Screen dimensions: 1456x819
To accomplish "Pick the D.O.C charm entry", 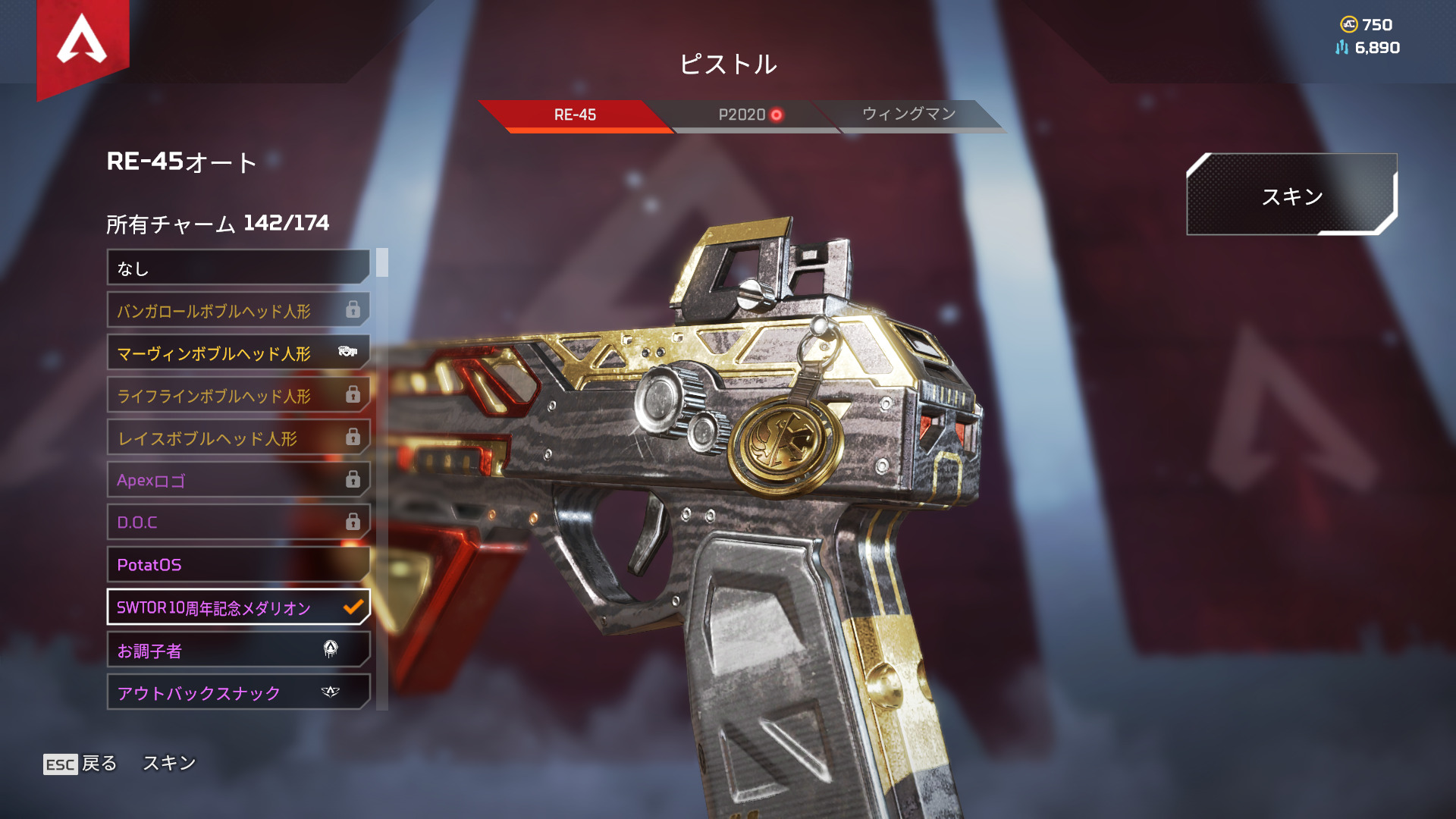I will click(238, 522).
